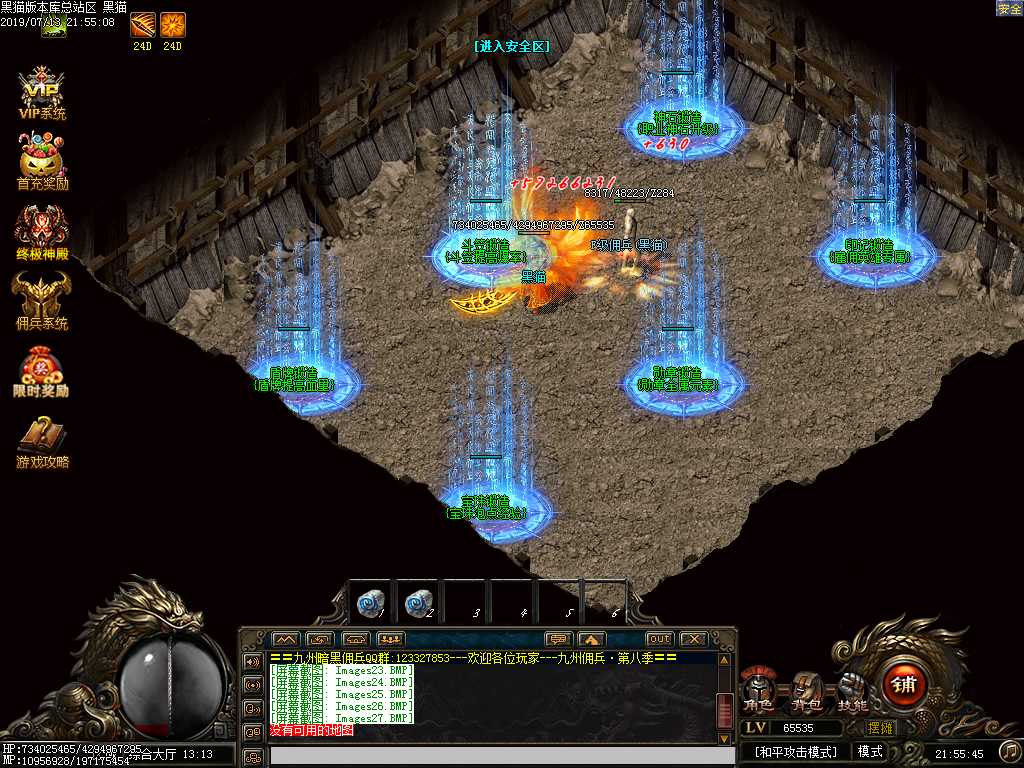Click the flaming arrow buff icon
The height and width of the screenshot is (768, 1024).
pyautogui.click(x=143, y=24)
